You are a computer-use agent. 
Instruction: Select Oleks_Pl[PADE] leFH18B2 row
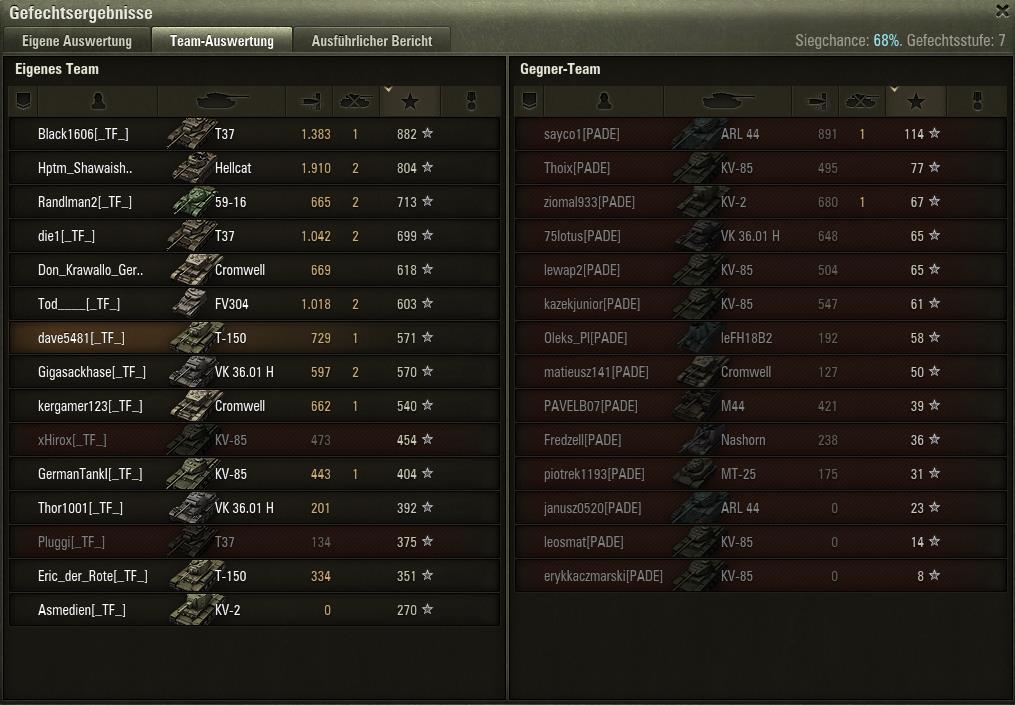[x=585, y=338]
